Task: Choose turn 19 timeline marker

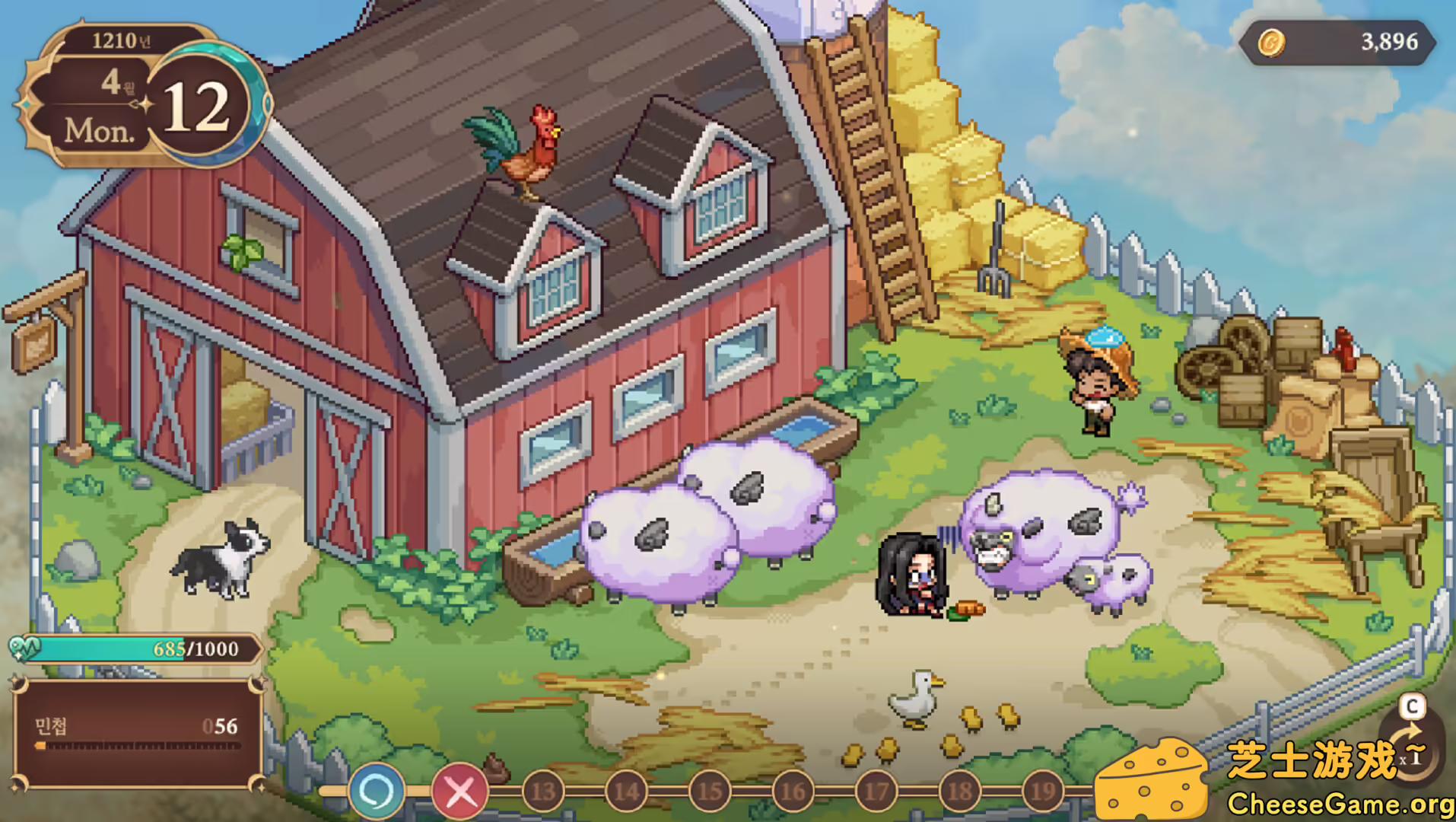Action: (x=1043, y=792)
